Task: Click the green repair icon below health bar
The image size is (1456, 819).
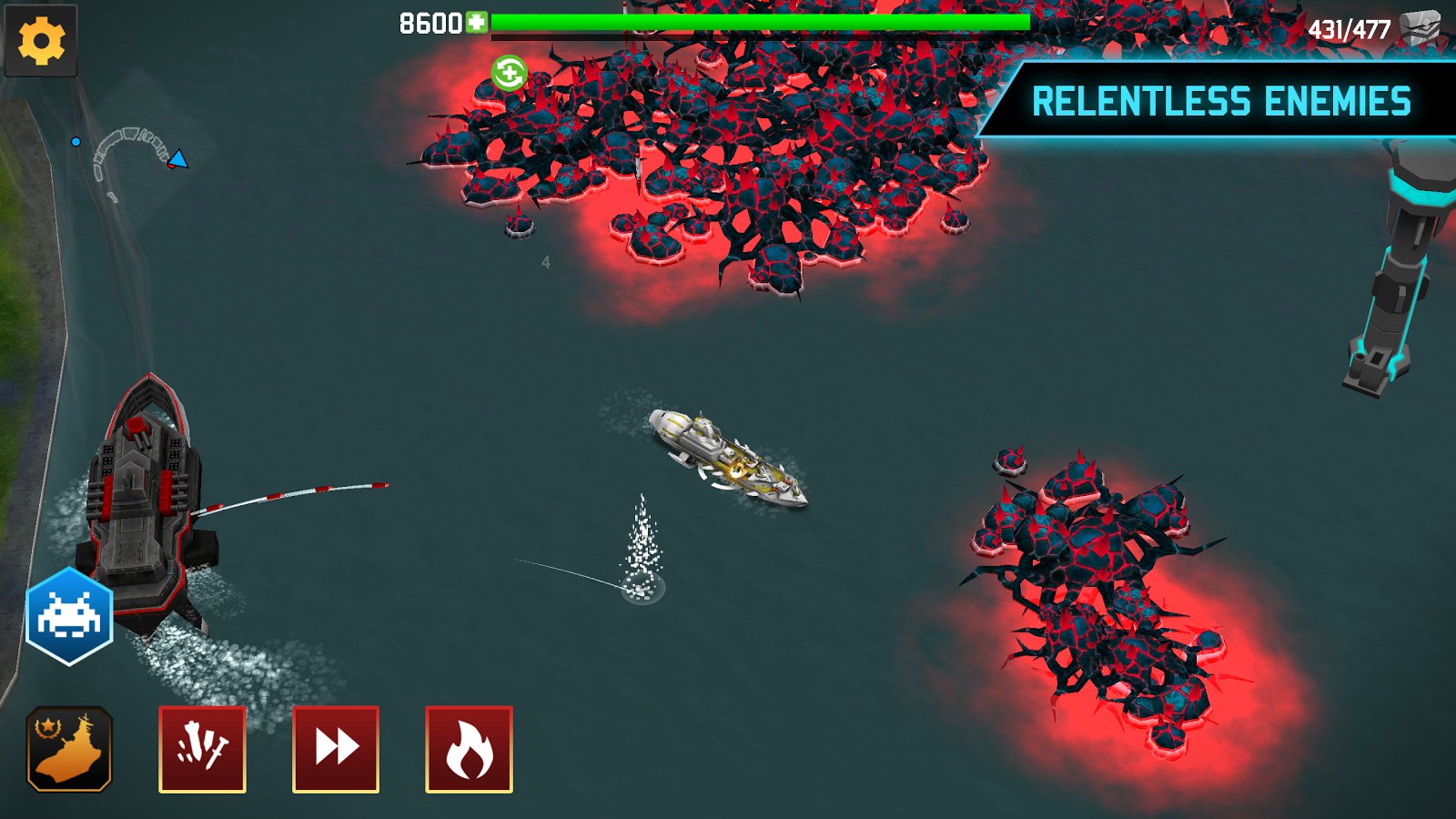Action: [x=509, y=73]
